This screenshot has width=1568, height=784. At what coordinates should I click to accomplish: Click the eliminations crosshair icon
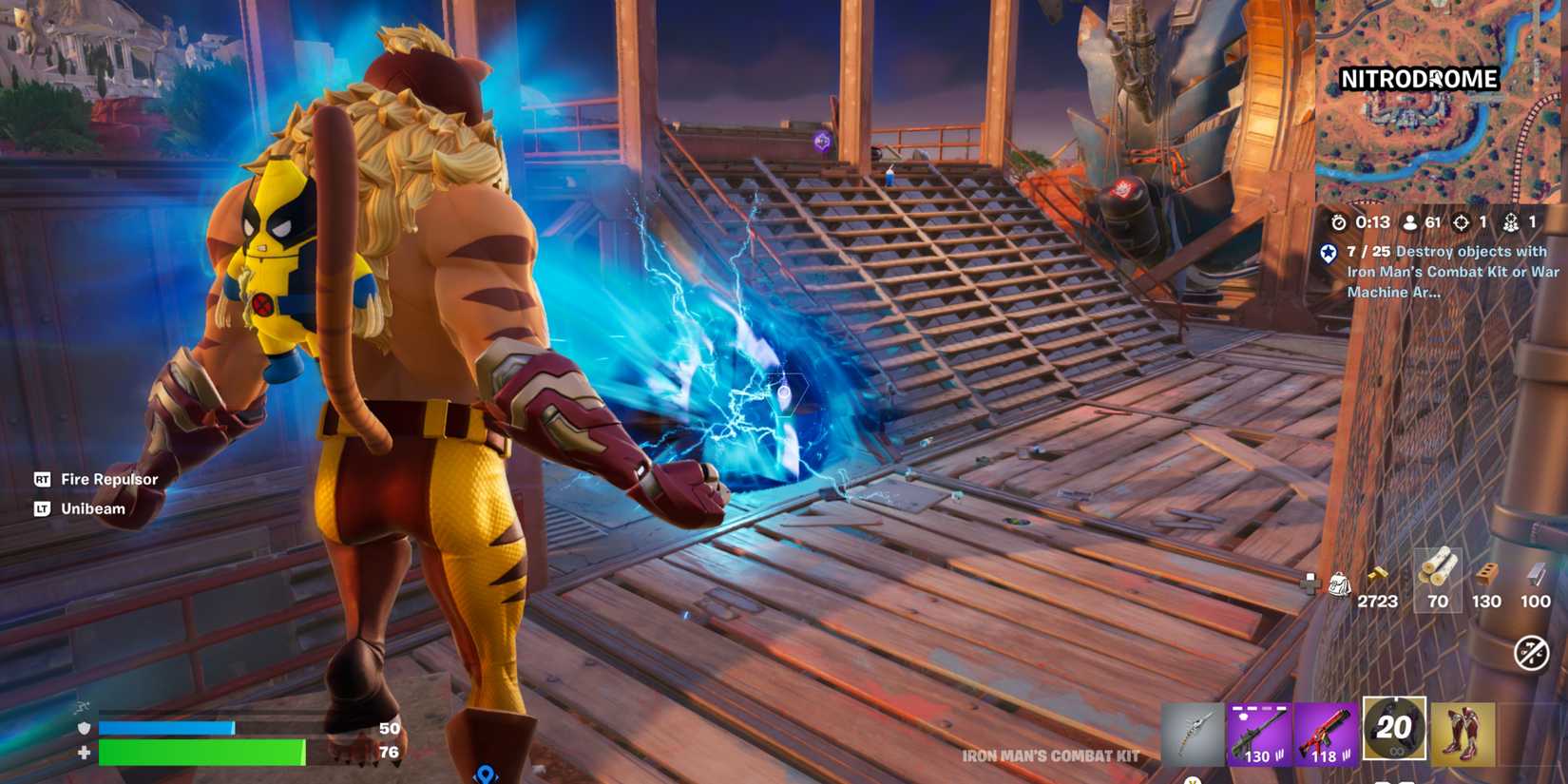1461,223
